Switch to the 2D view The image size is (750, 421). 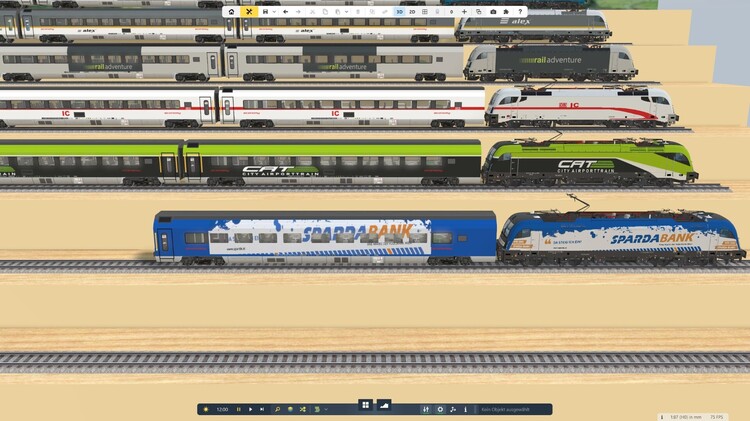coord(412,11)
